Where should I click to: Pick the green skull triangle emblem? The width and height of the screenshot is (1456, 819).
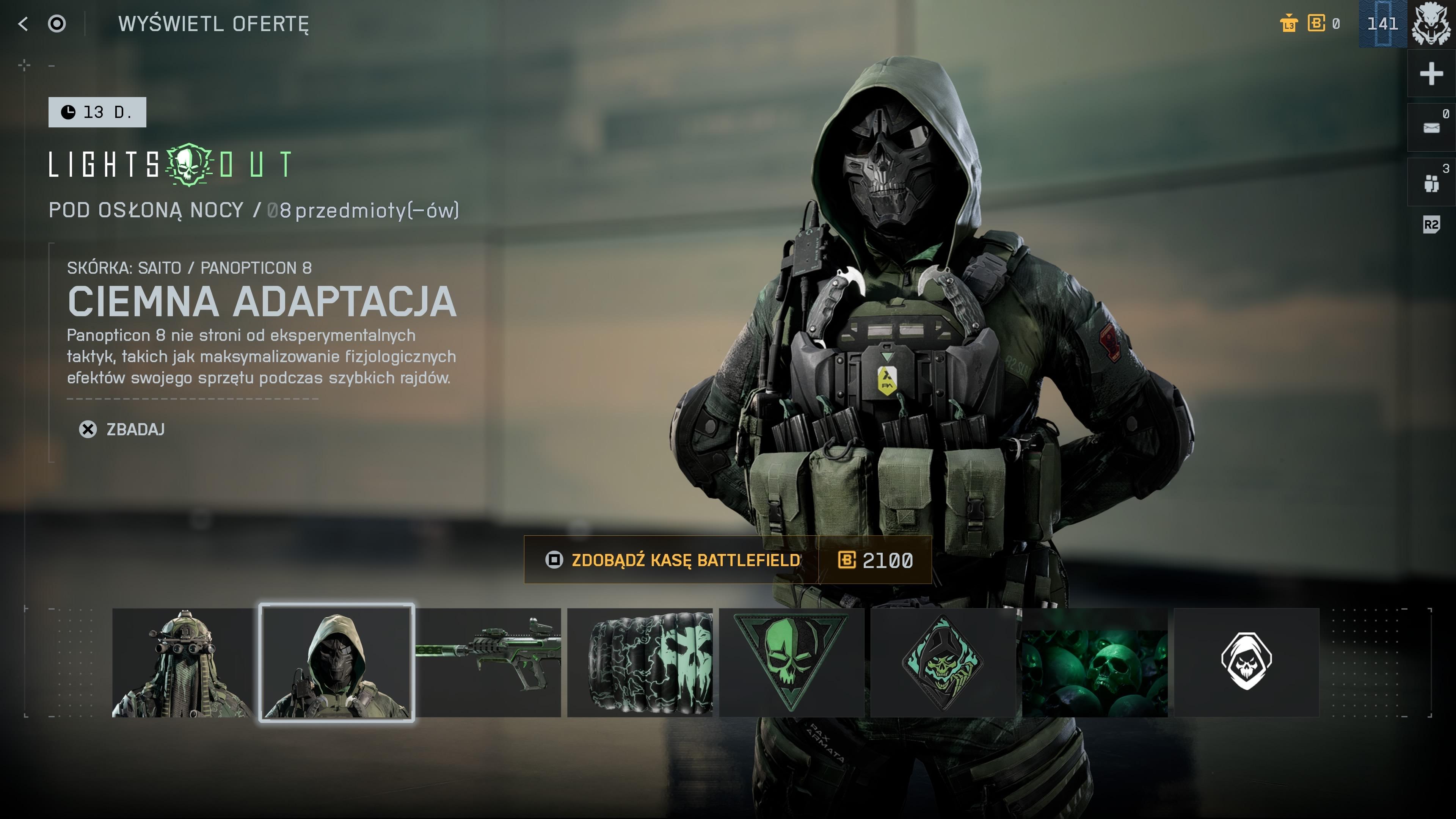[791, 662]
